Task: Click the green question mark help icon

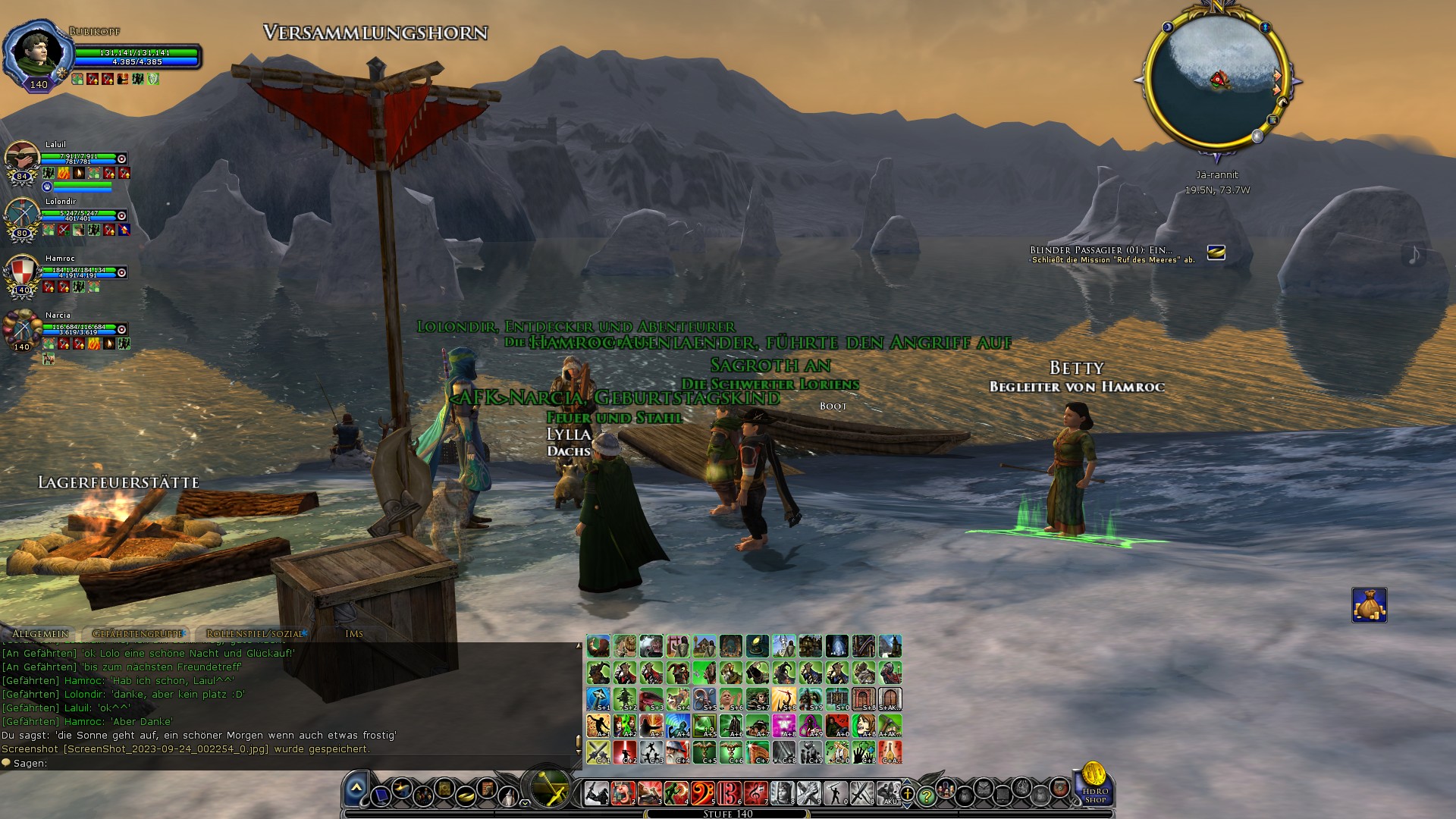Action: 927,796
